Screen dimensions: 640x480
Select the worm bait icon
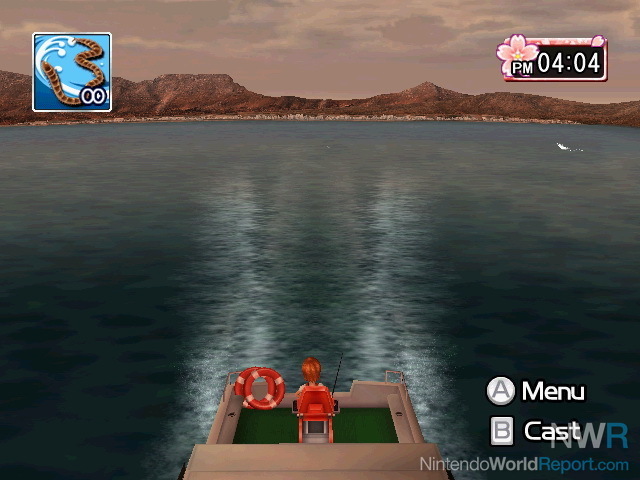coord(71,72)
